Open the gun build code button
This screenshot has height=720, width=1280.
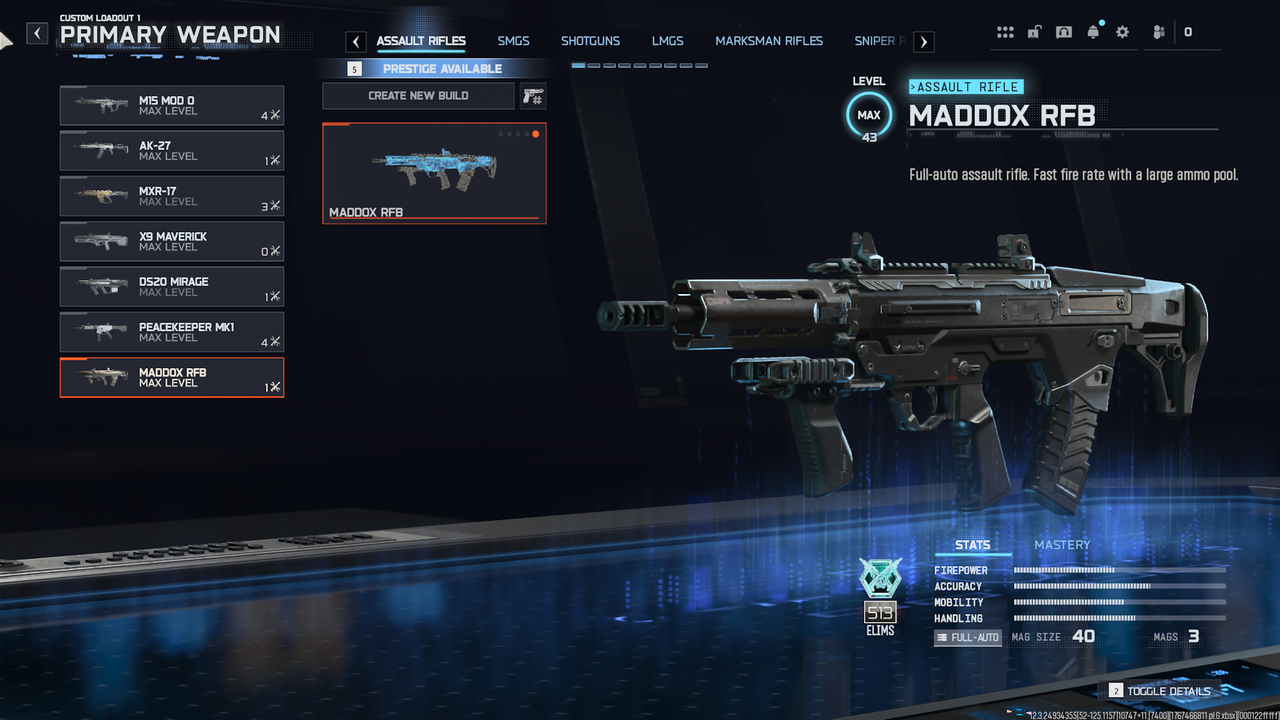[x=533, y=96]
